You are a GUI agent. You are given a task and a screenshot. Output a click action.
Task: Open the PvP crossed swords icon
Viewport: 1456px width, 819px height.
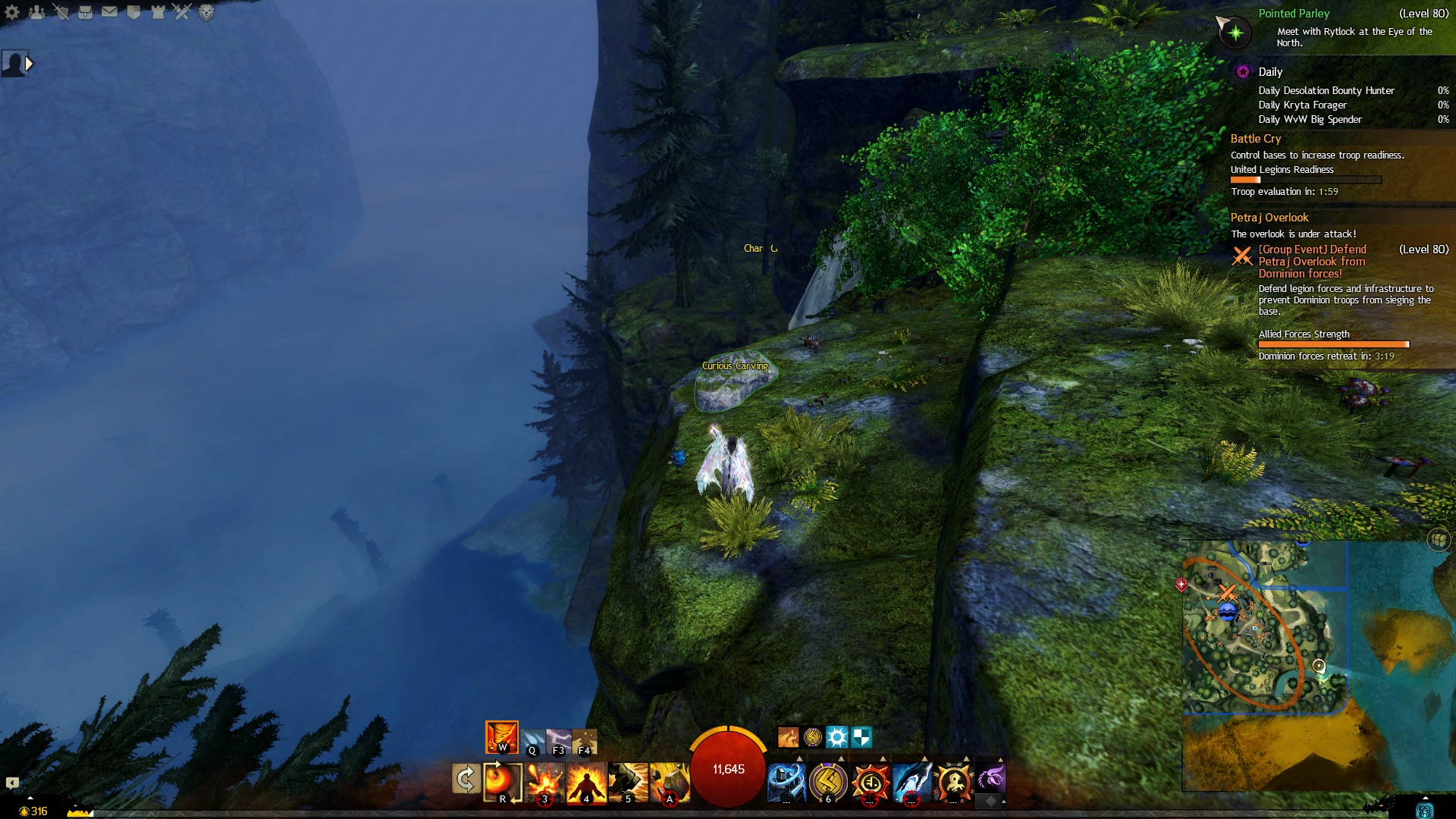pyautogui.click(x=182, y=12)
